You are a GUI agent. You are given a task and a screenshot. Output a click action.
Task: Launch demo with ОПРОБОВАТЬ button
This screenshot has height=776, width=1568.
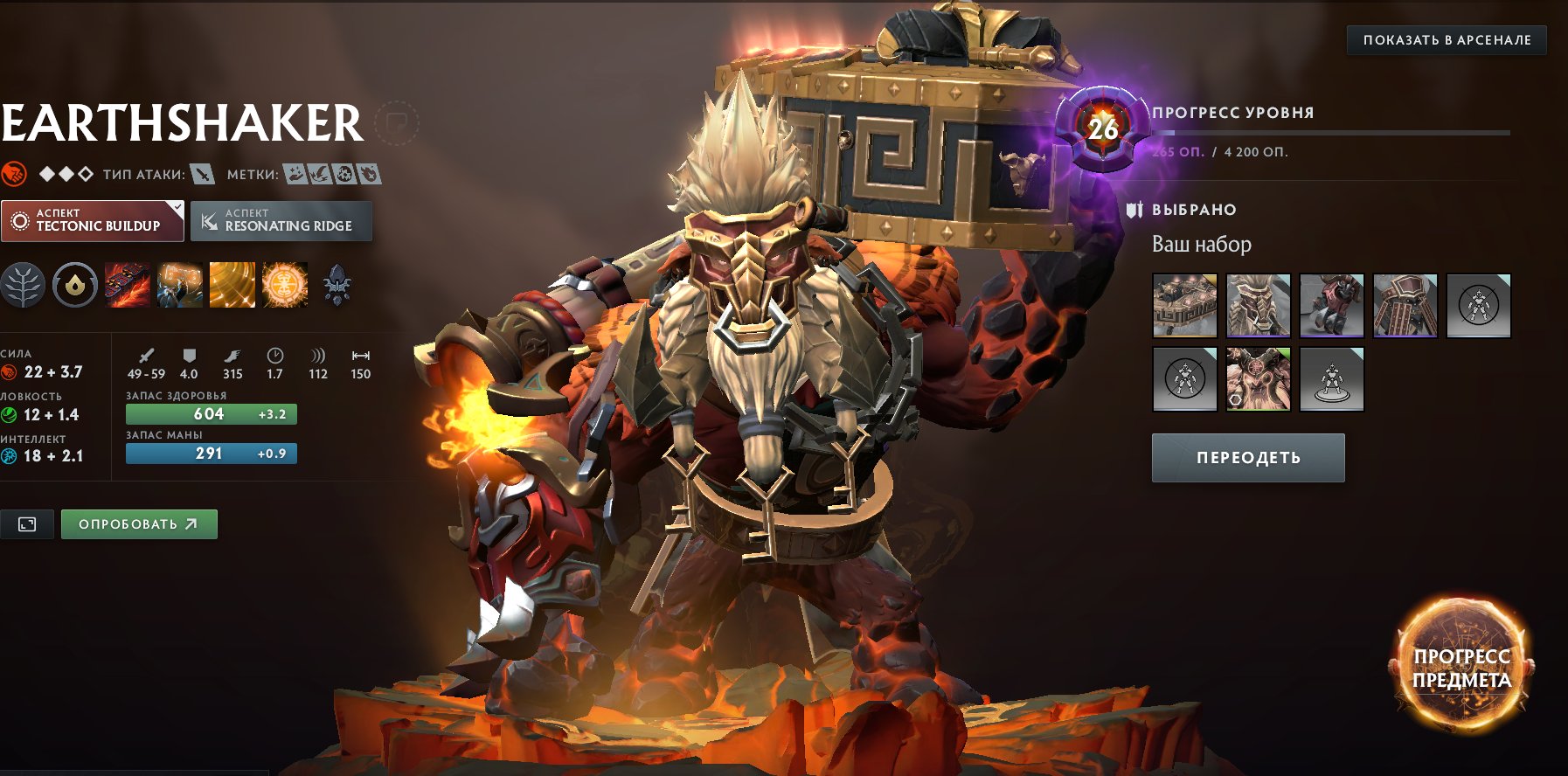pyautogui.click(x=138, y=524)
